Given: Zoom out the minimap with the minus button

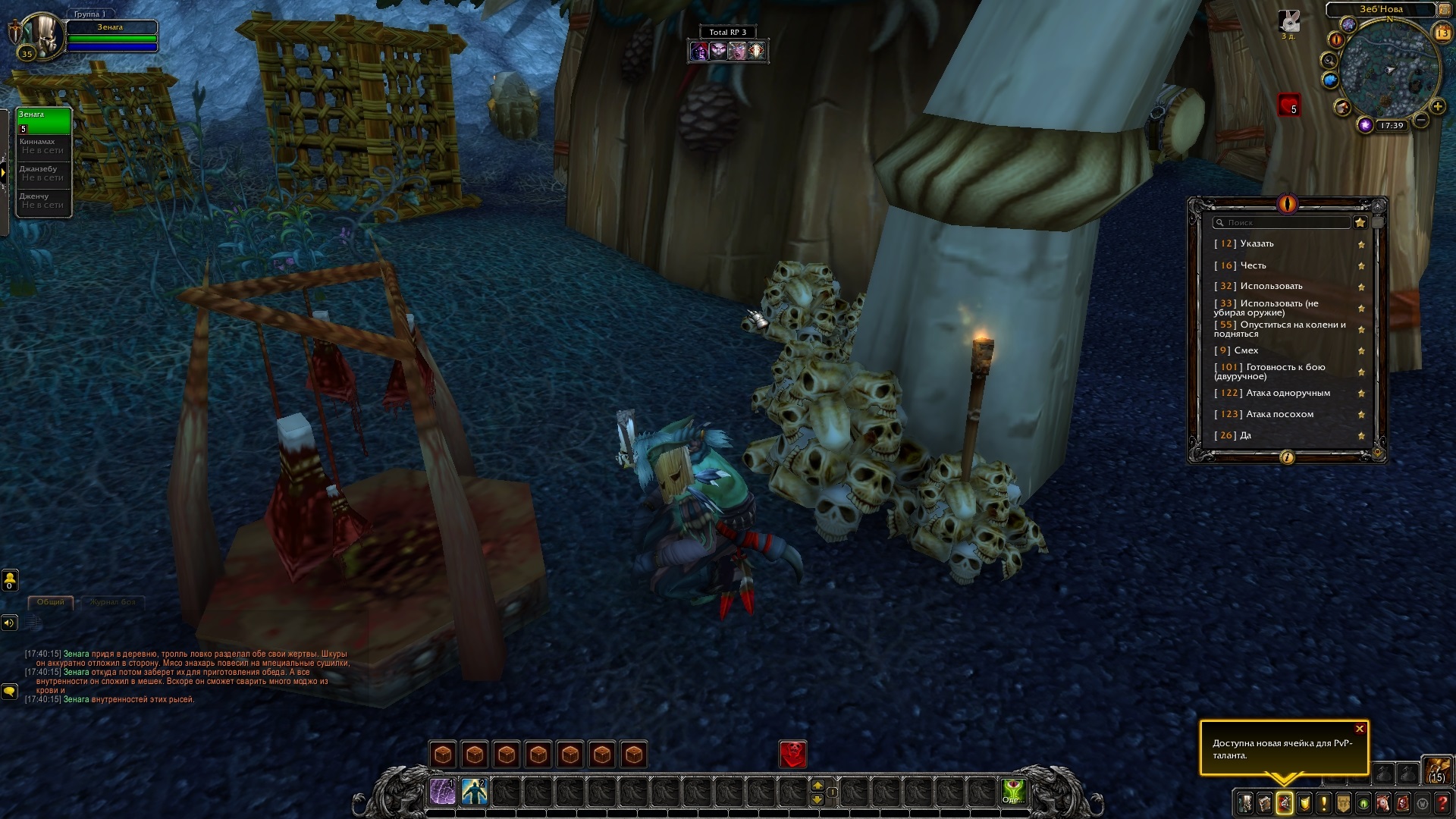Looking at the screenshot, I should (x=1421, y=120).
